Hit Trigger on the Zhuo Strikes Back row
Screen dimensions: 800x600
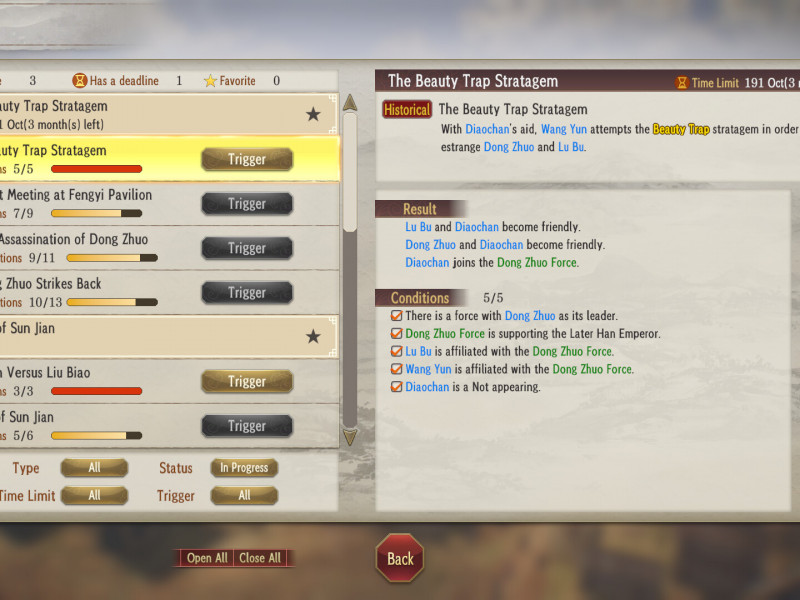coord(247,293)
